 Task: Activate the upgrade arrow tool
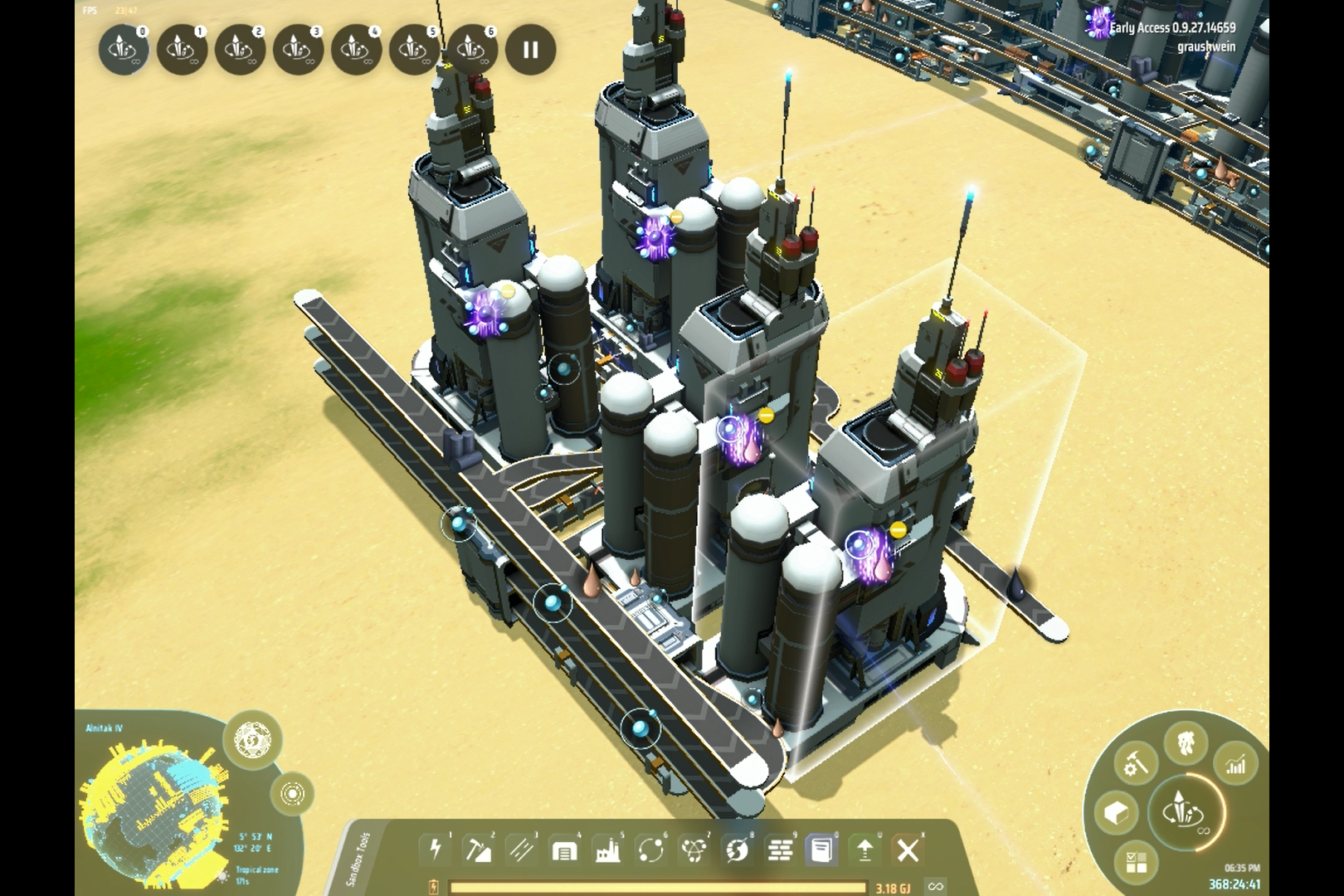(x=864, y=850)
